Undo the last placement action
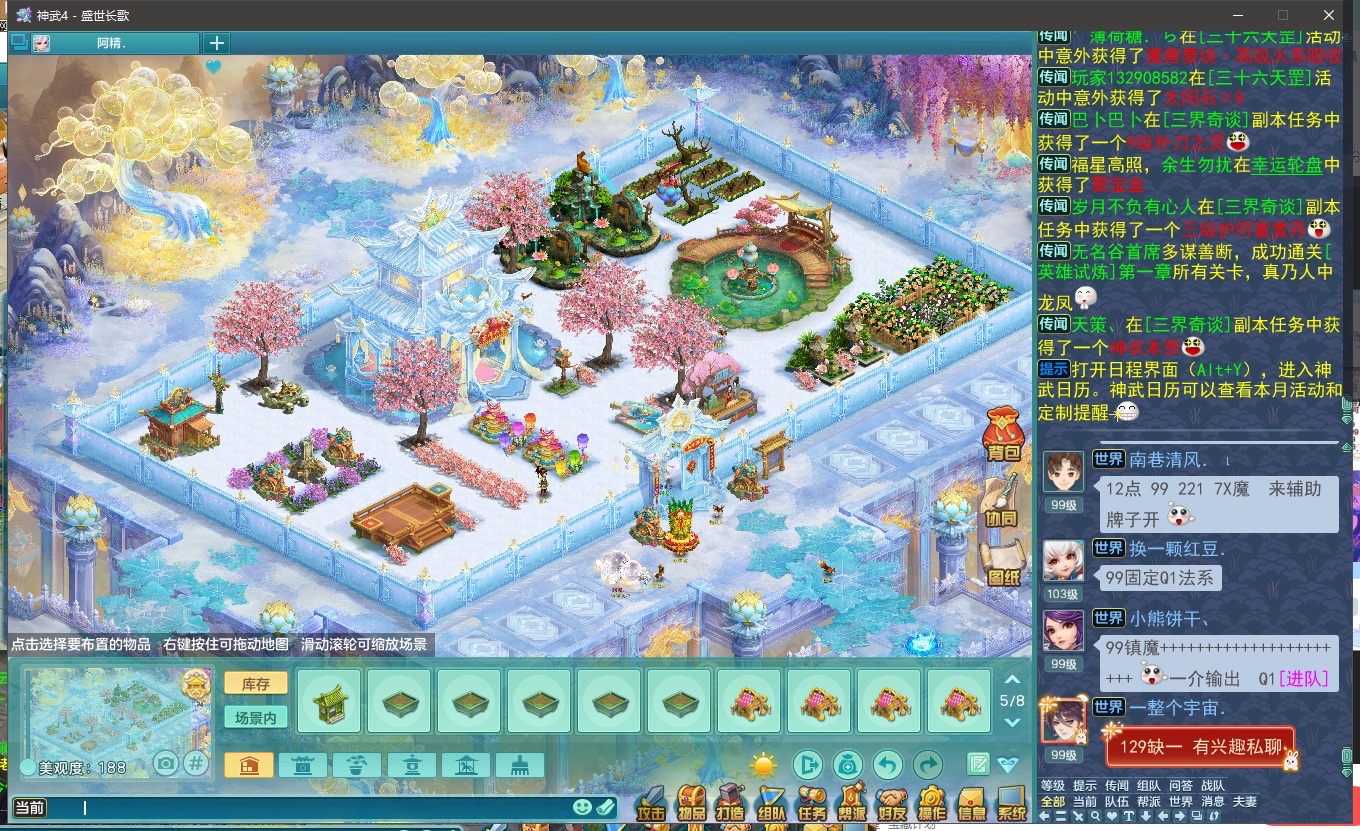Screen dimensions: 1360x831 pos(887,766)
